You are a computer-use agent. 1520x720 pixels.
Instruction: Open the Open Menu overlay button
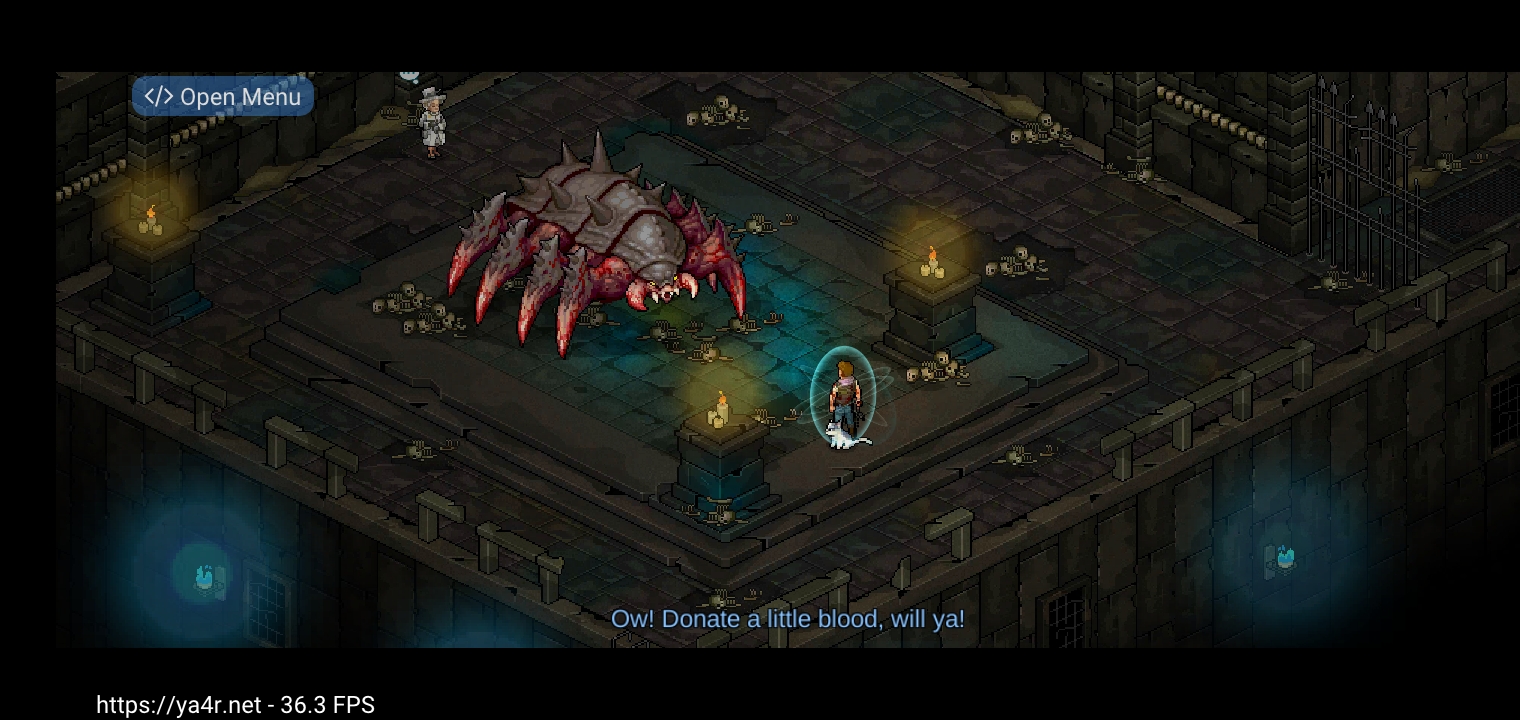coord(222,97)
